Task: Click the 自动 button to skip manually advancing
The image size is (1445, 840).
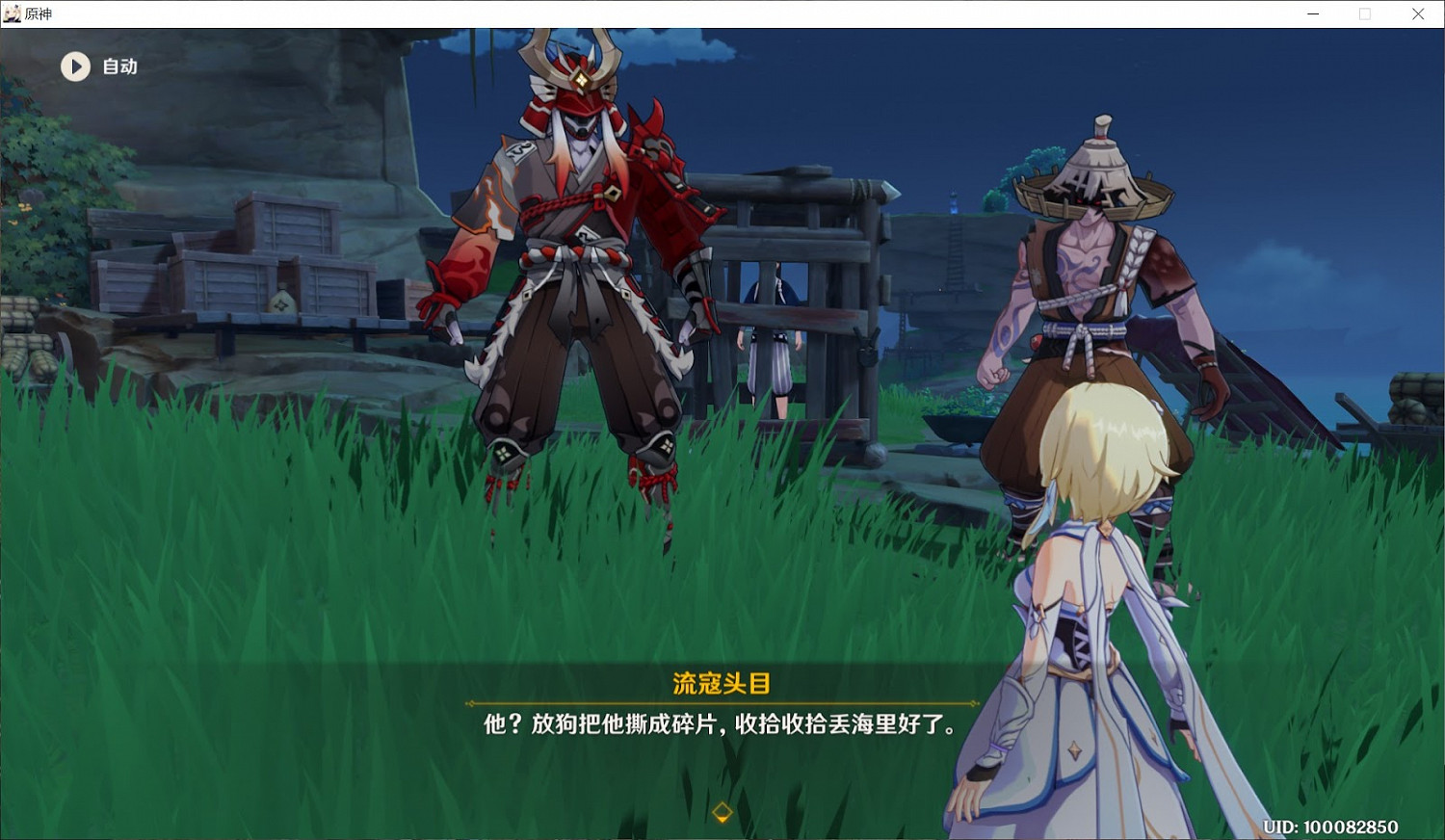Action: [x=118, y=66]
